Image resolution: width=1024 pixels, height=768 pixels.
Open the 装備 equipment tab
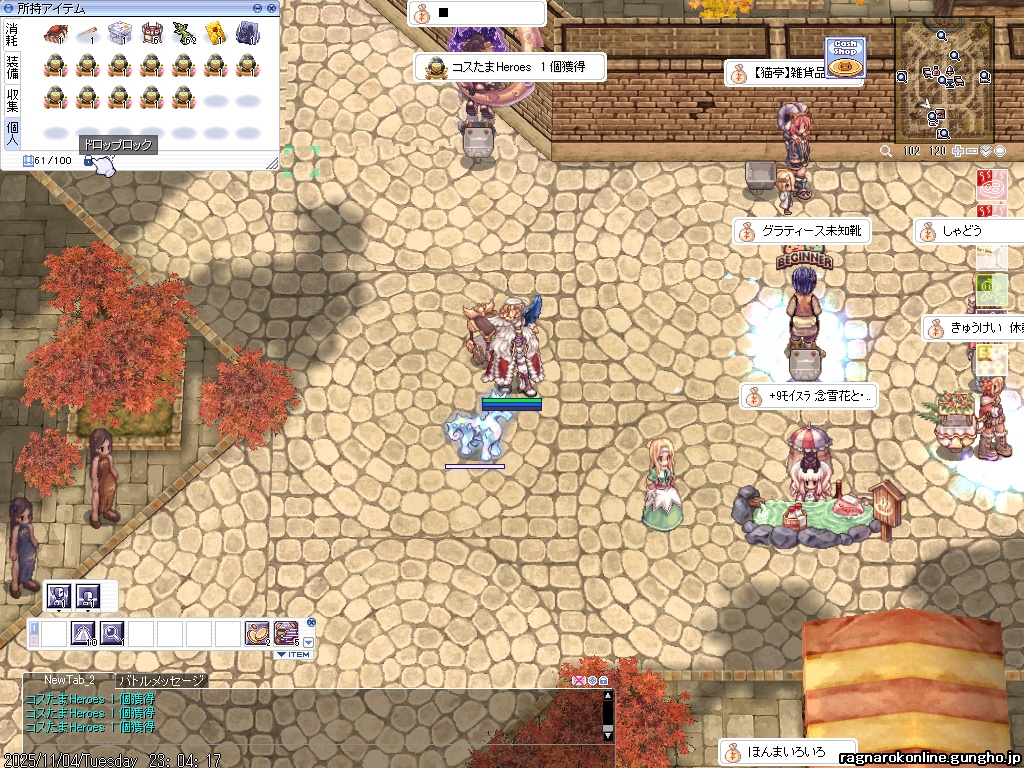[x=12, y=67]
